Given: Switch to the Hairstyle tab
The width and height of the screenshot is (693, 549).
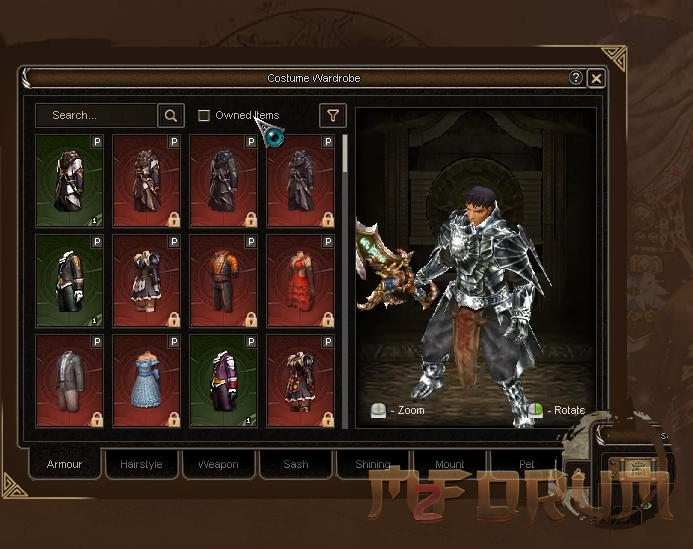Looking at the screenshot, I should [141, 465].
